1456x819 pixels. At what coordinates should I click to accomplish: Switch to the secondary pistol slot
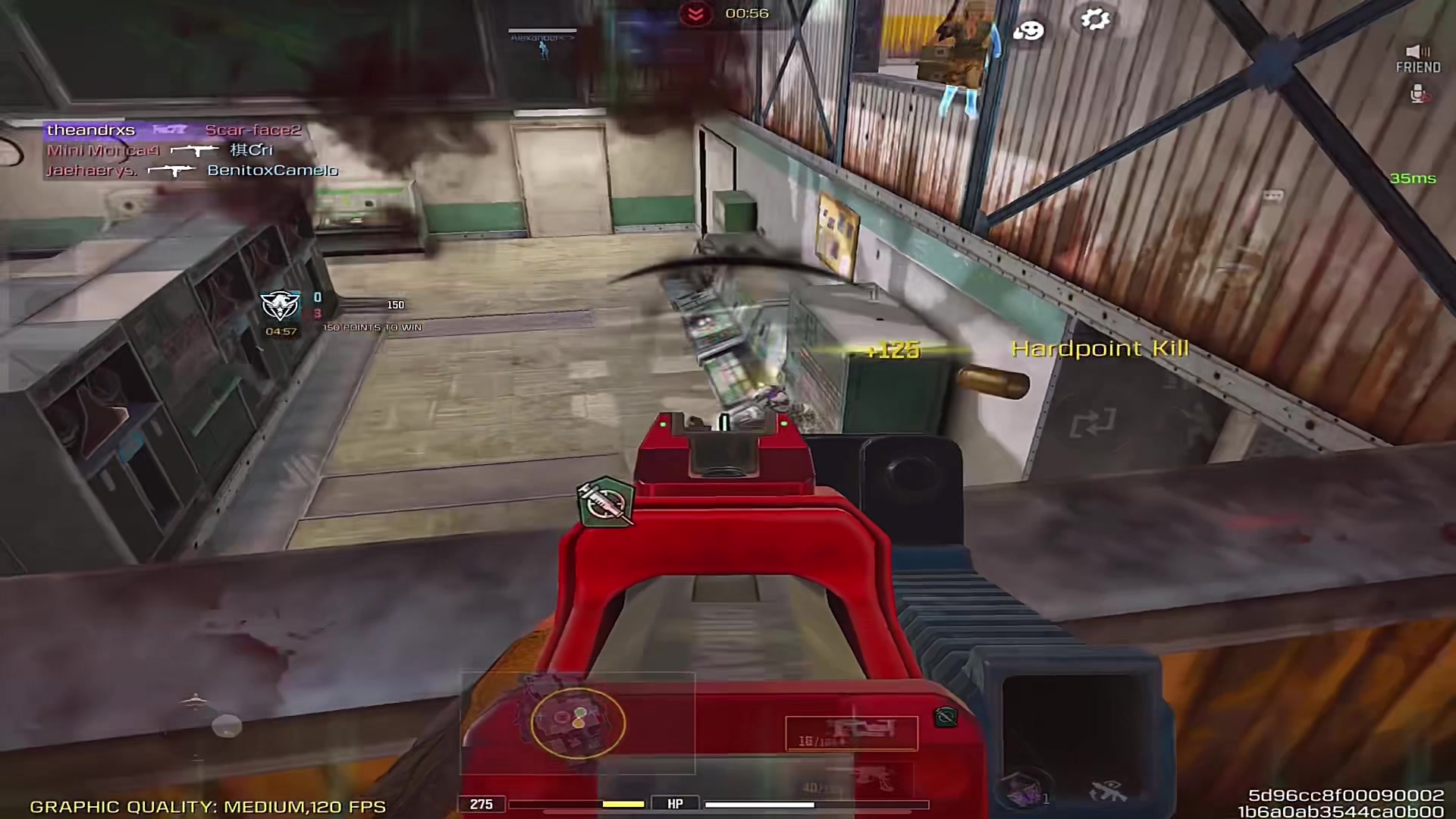coord(872,780)
